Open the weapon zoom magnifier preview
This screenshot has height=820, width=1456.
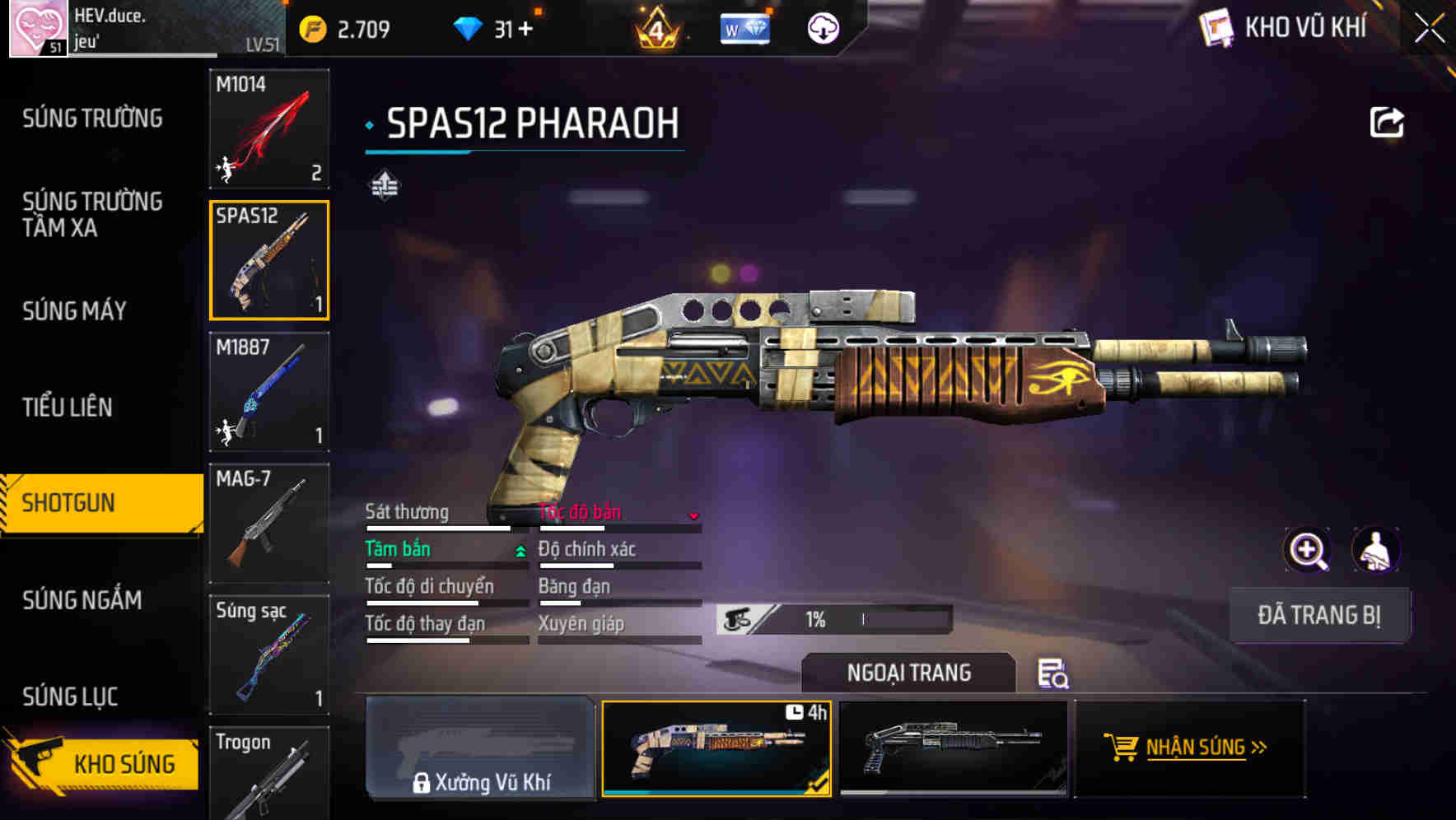(1306, 549)
